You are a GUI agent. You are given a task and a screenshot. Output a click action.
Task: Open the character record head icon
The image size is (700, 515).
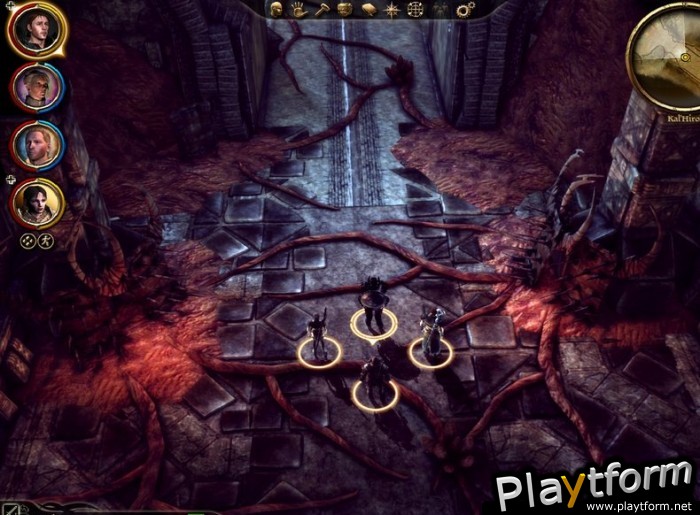pyautogui.click(x=277, y=9)
